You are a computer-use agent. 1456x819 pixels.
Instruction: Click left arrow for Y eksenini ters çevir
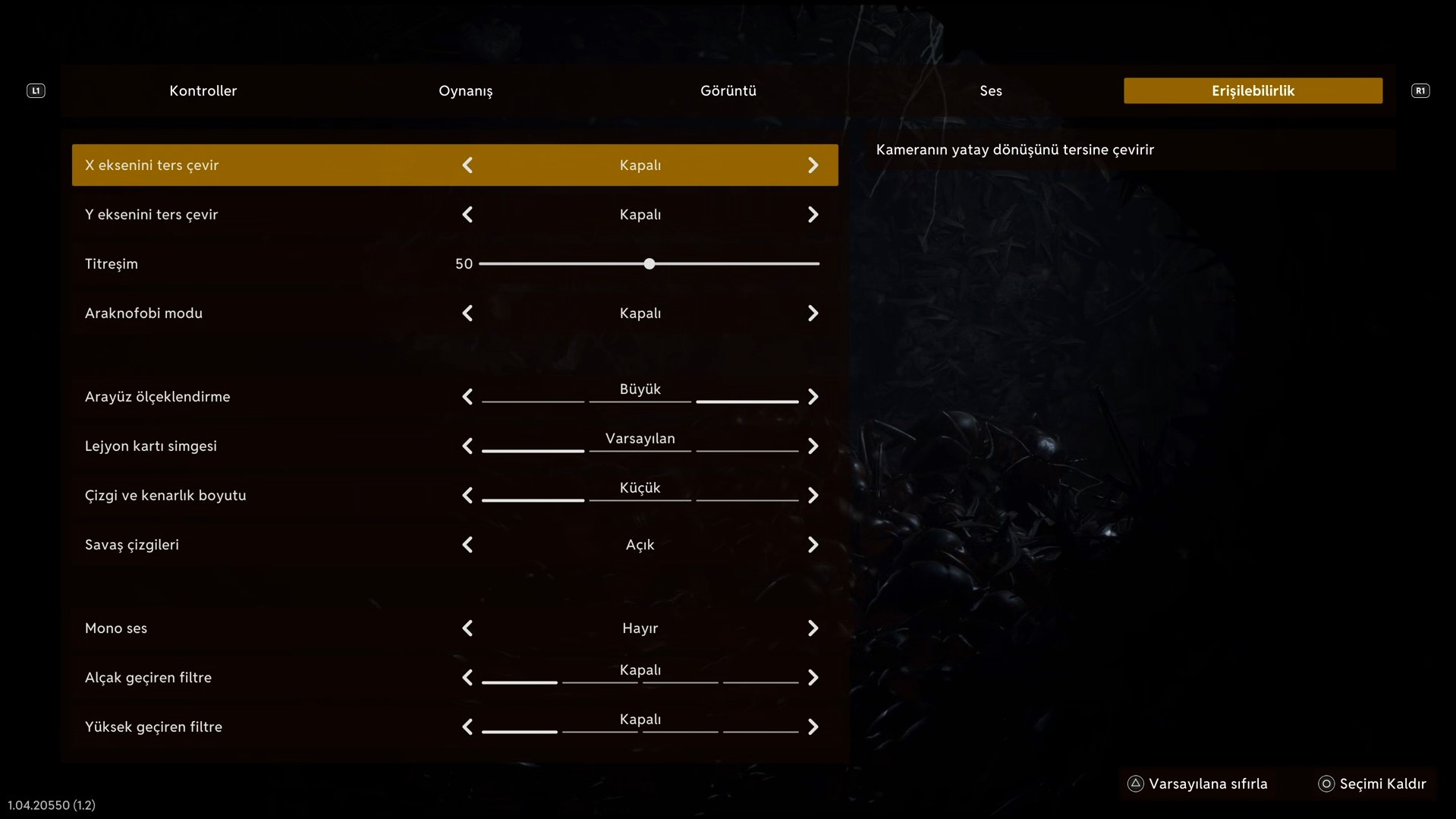click(x=467, y=215)
